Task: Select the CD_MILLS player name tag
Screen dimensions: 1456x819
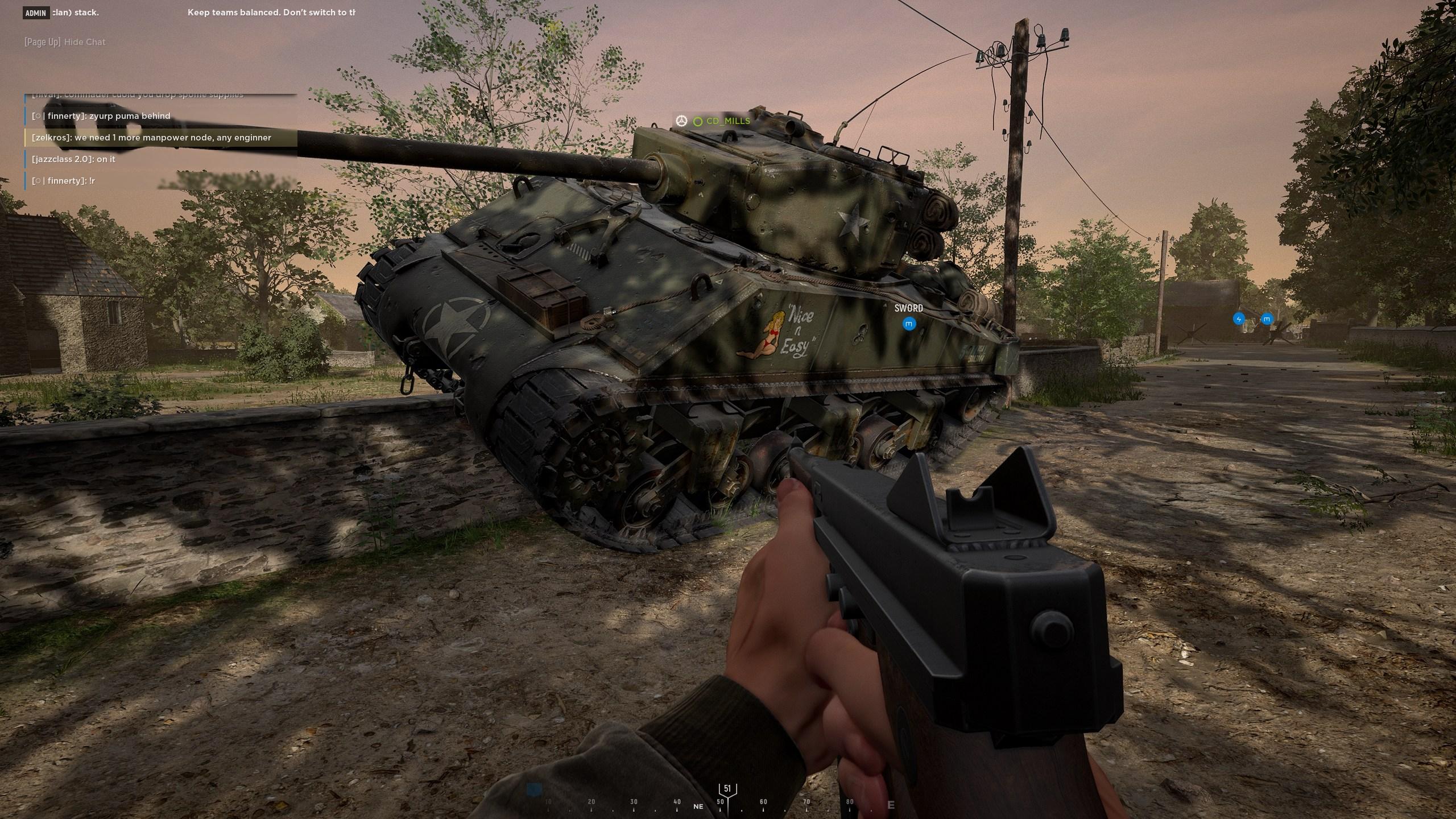Action: coord(727,121)
